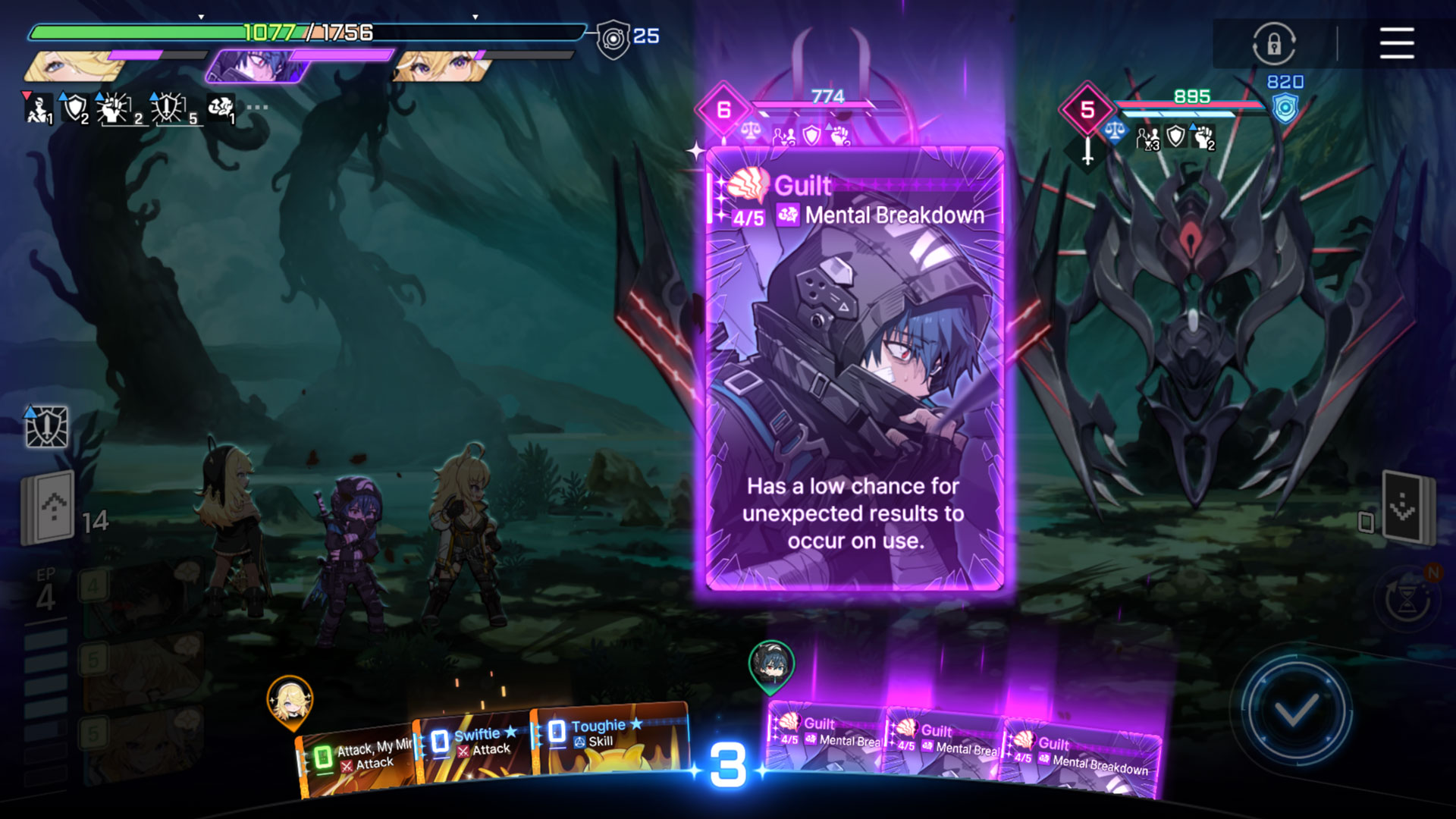Expand the status effects ellipsis
The image size is (1456, 819).
click(257, 107)
